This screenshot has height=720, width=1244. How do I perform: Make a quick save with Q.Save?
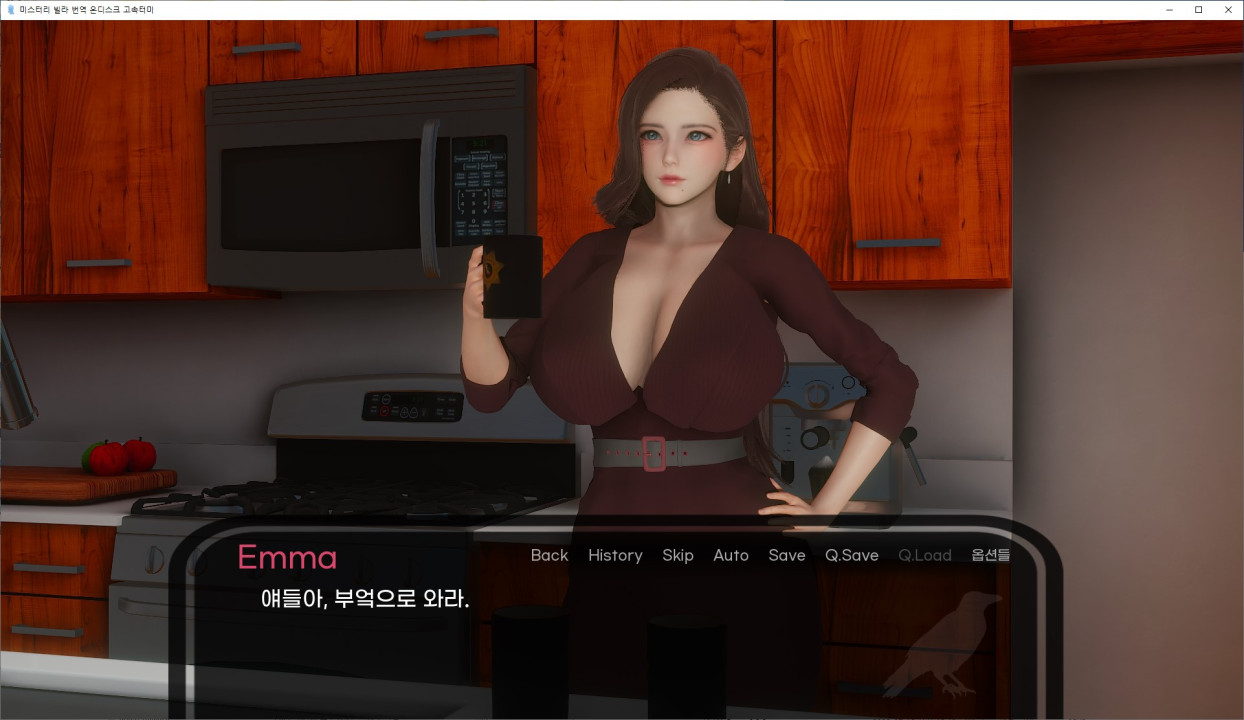pyautogui.click(x=852, y=555)
